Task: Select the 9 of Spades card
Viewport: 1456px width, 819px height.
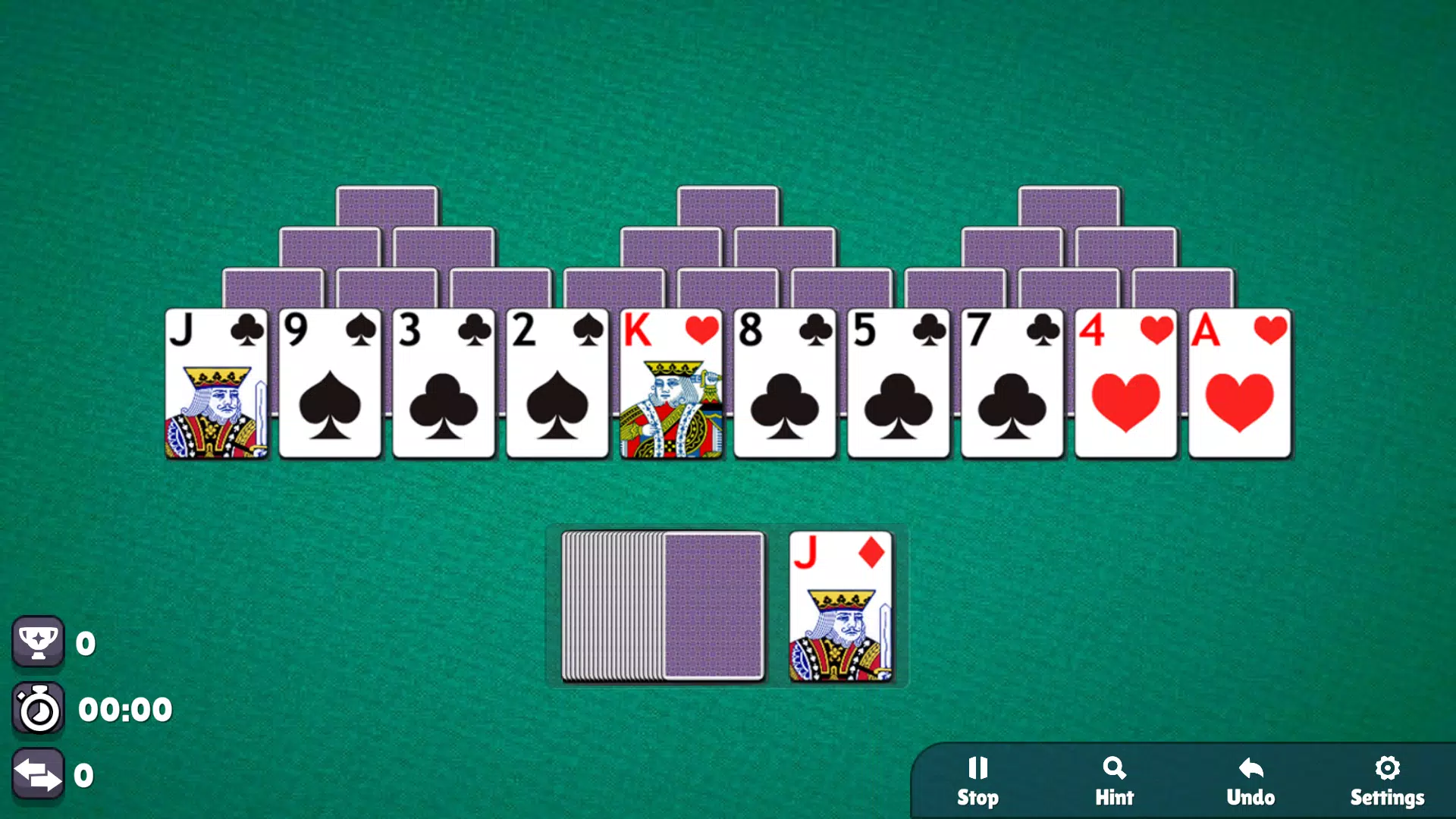Action: 330,383
